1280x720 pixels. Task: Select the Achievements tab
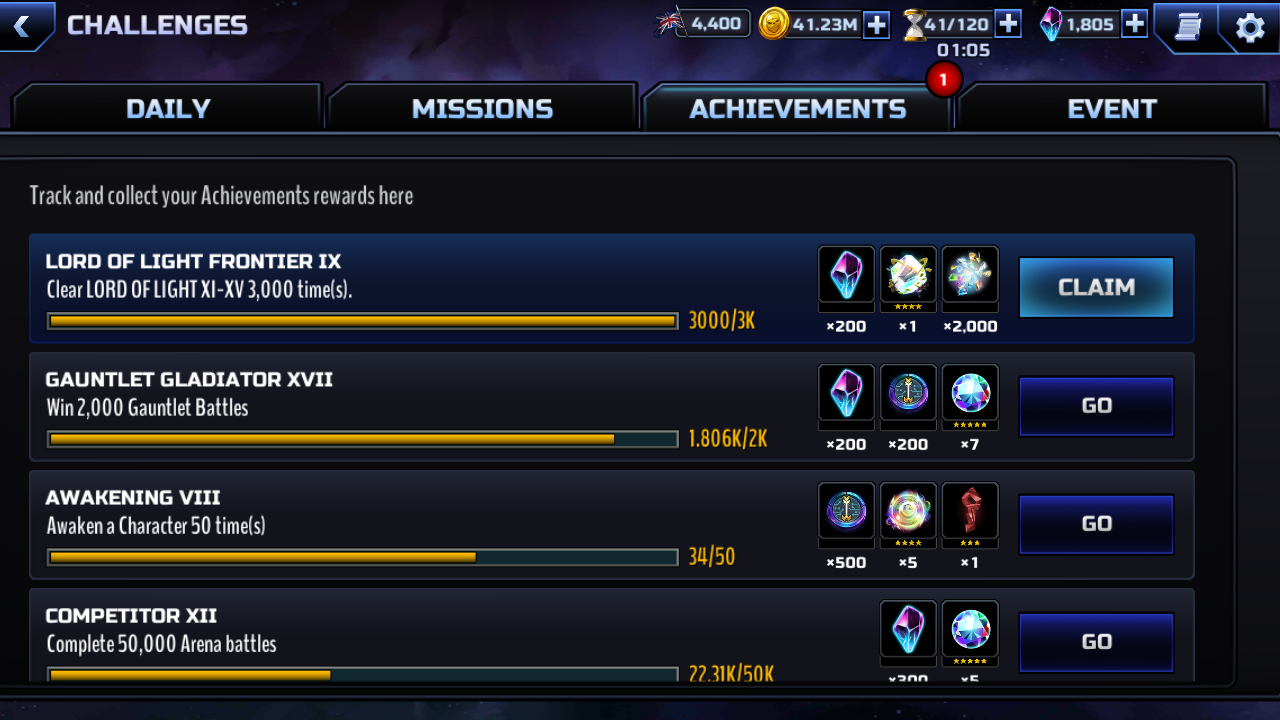point(797,108)
